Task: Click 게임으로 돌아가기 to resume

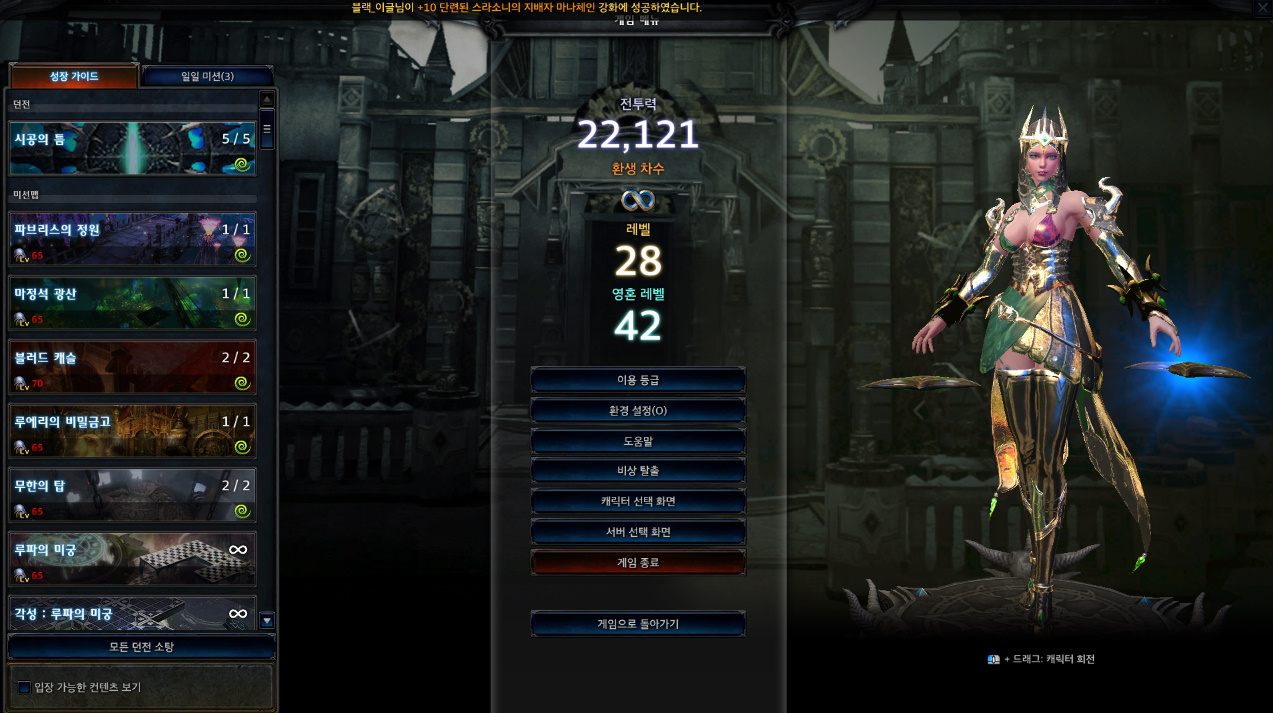Action: click(x=638, y=624)
